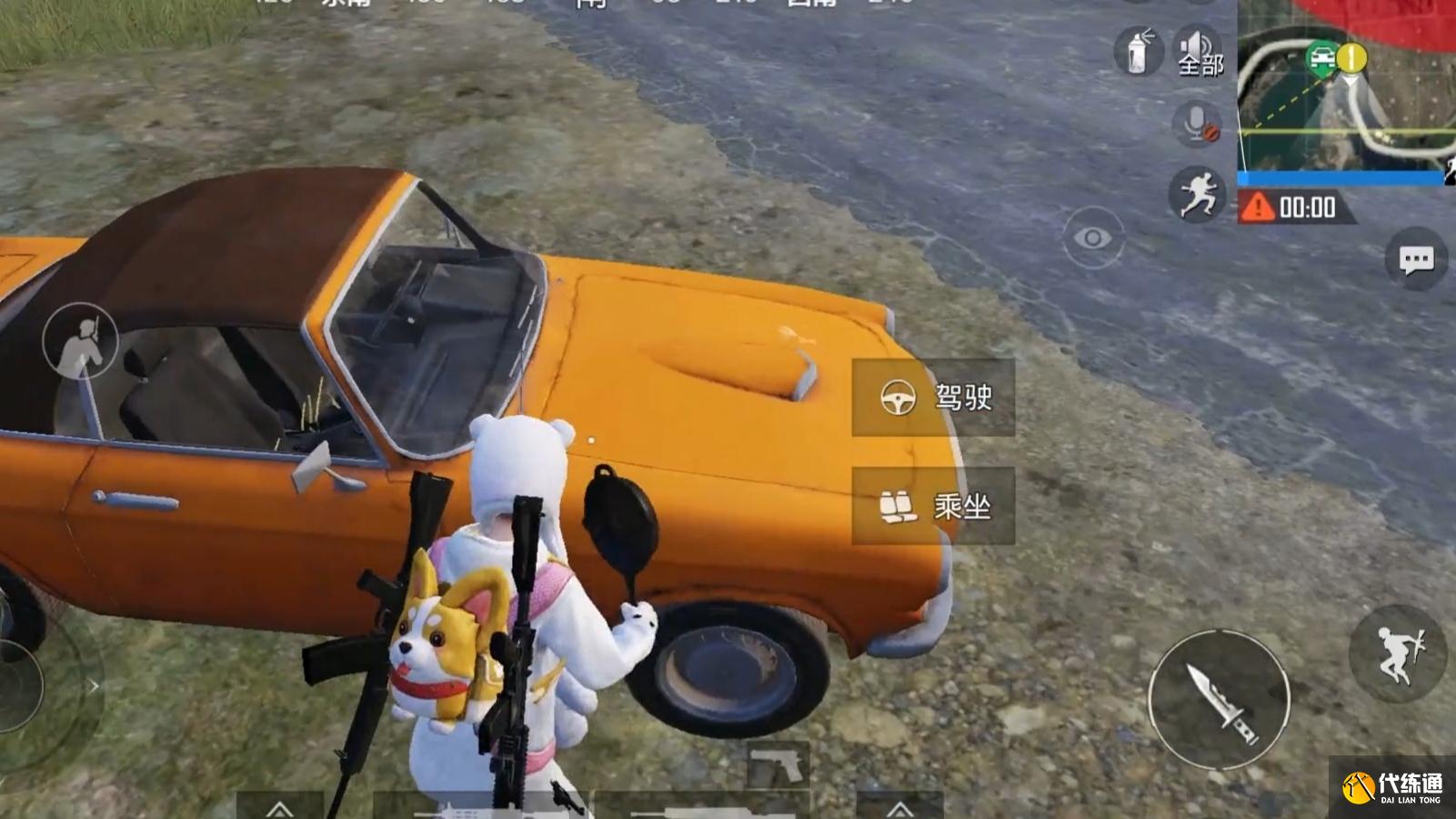The image size is (1456, 819).
Task: Toggle the 全部 speaker voice channel
Action: tap(1200, 52)
